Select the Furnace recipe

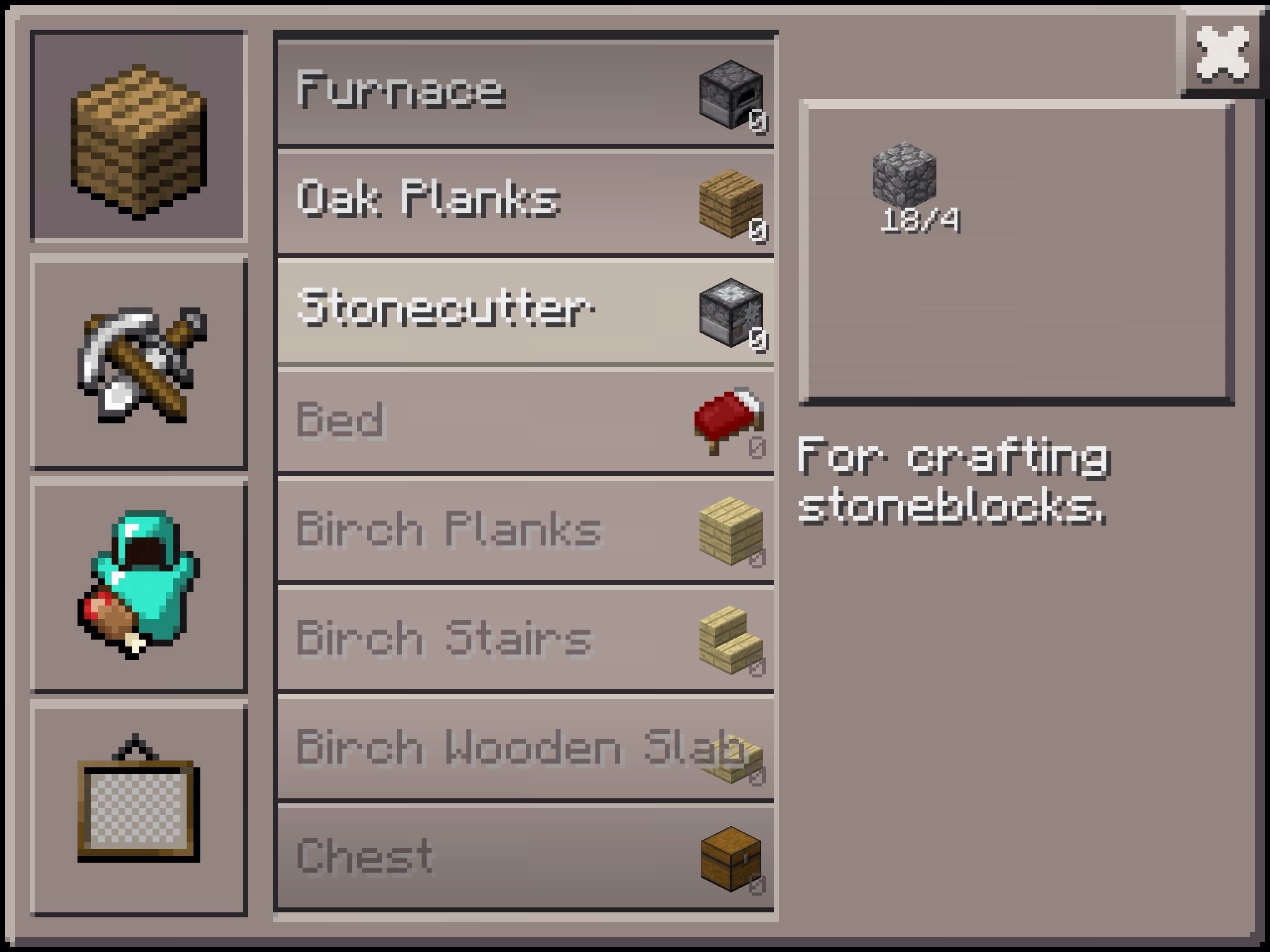[525, 93]
